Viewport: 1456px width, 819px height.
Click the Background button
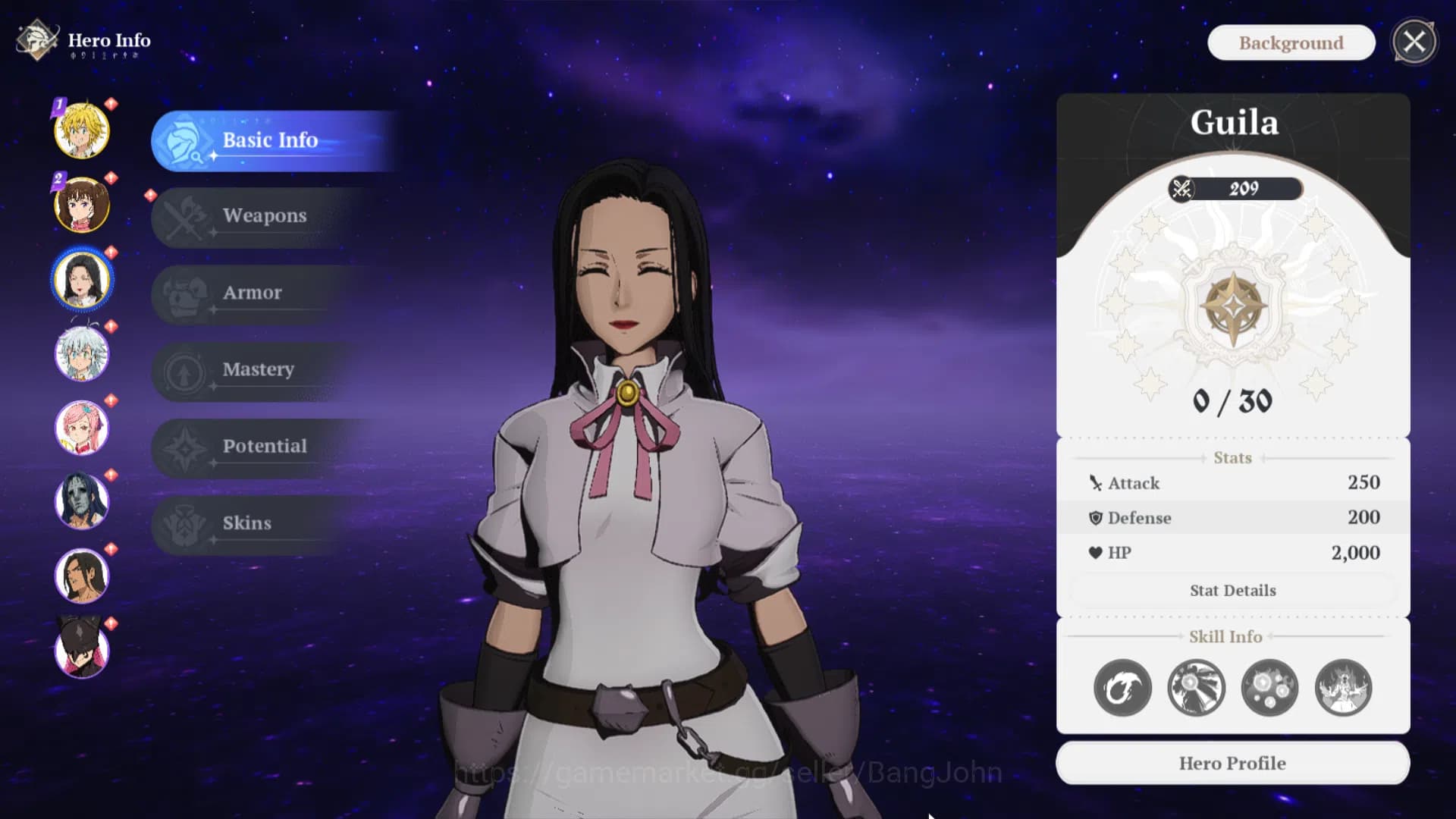coord(1291,43)
